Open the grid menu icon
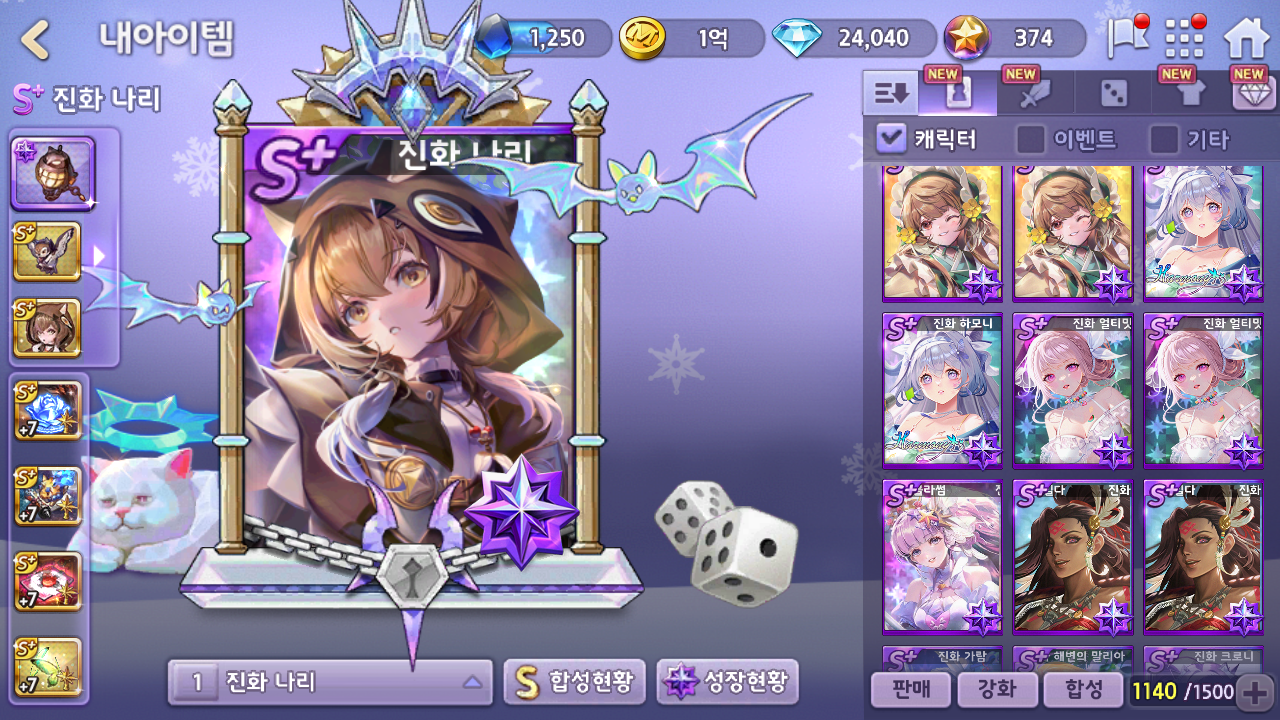The width and height of the screenshot is (1280, 720). 1185,39
